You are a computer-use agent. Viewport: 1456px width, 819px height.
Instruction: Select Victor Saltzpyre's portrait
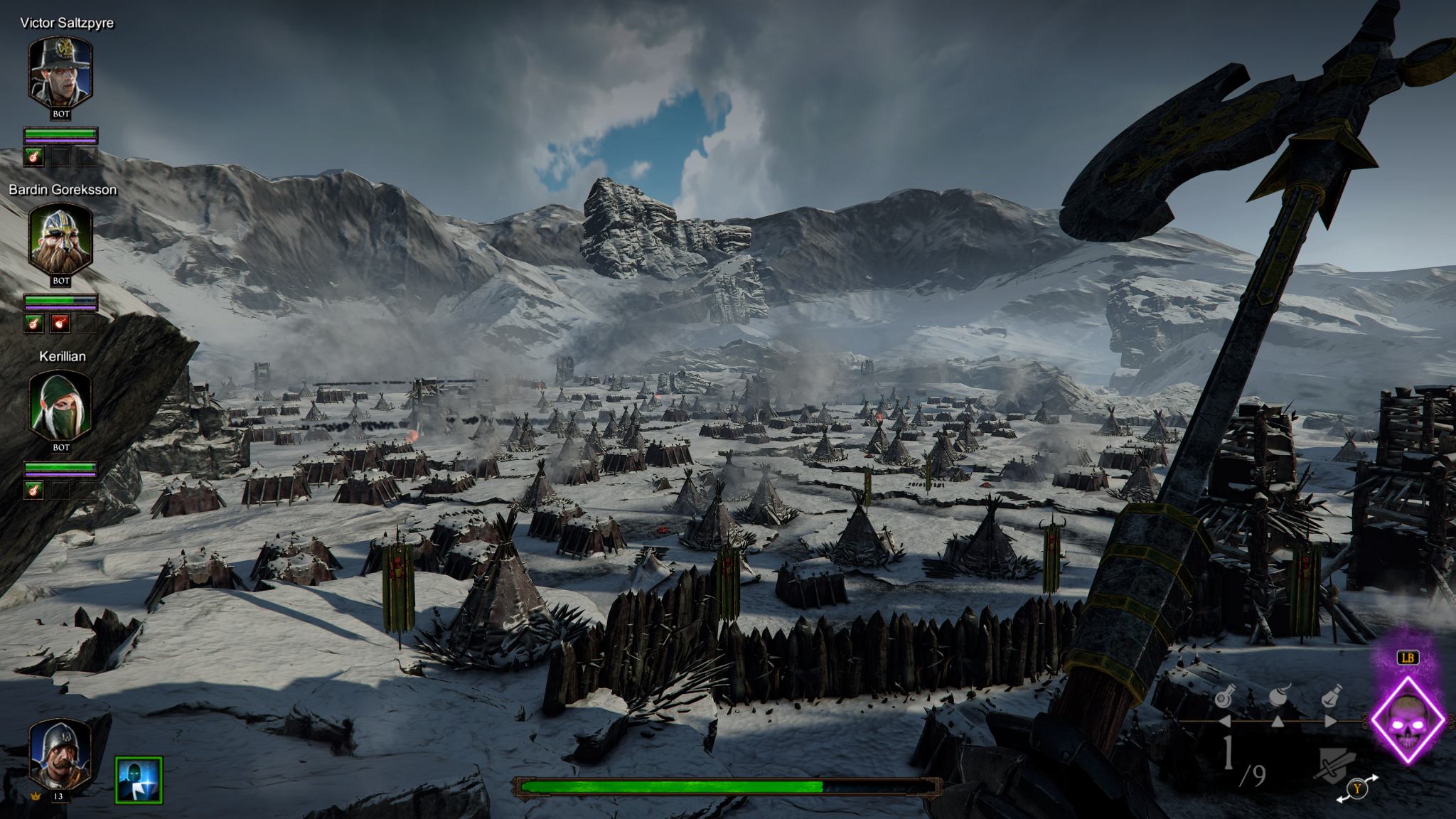(x=60, y=73)
